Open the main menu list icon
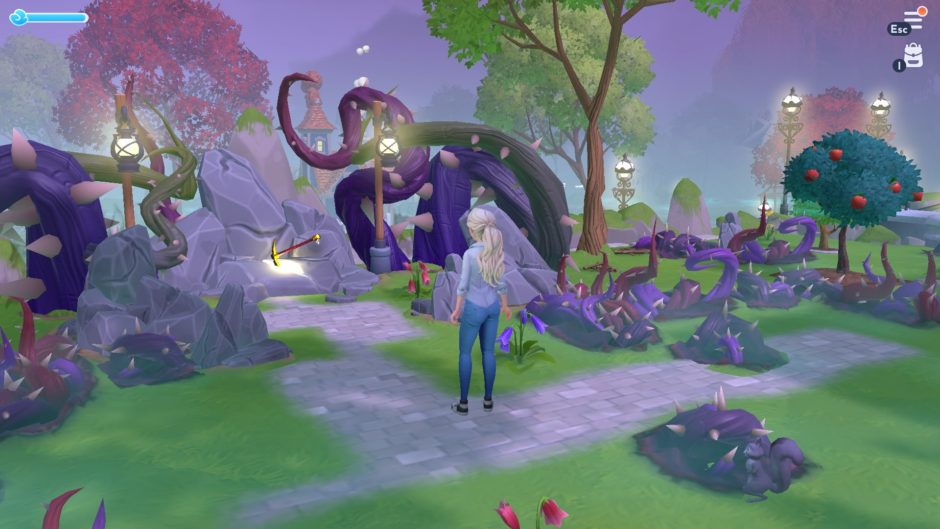This screenshot has height=529, width=940. click(x=912, y=18)
